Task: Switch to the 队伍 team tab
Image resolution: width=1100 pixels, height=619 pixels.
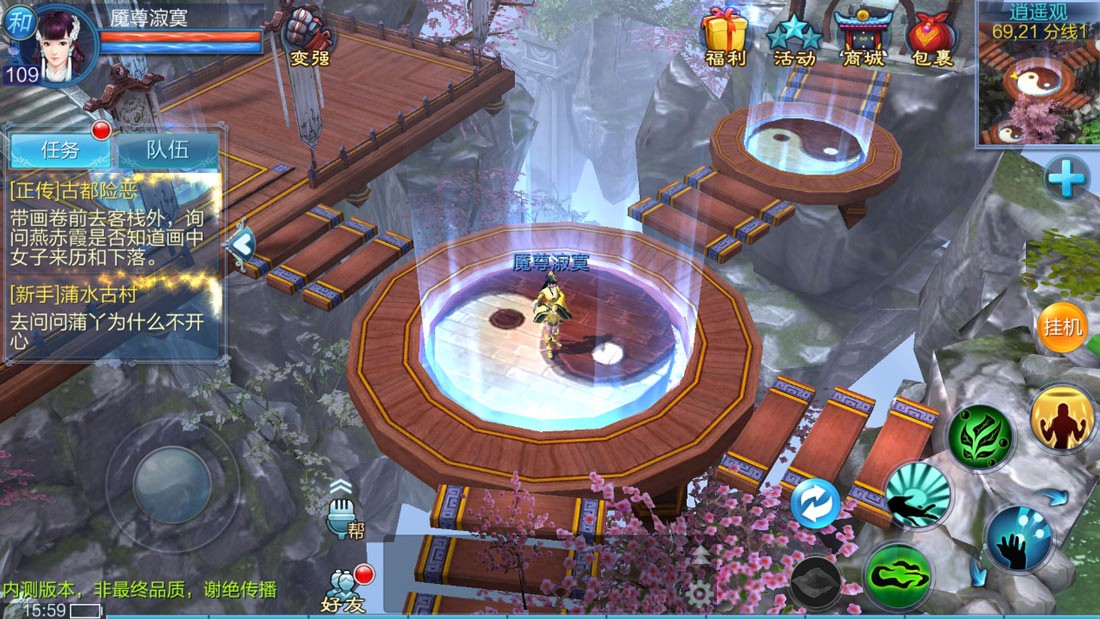Action: pos(167,150)
